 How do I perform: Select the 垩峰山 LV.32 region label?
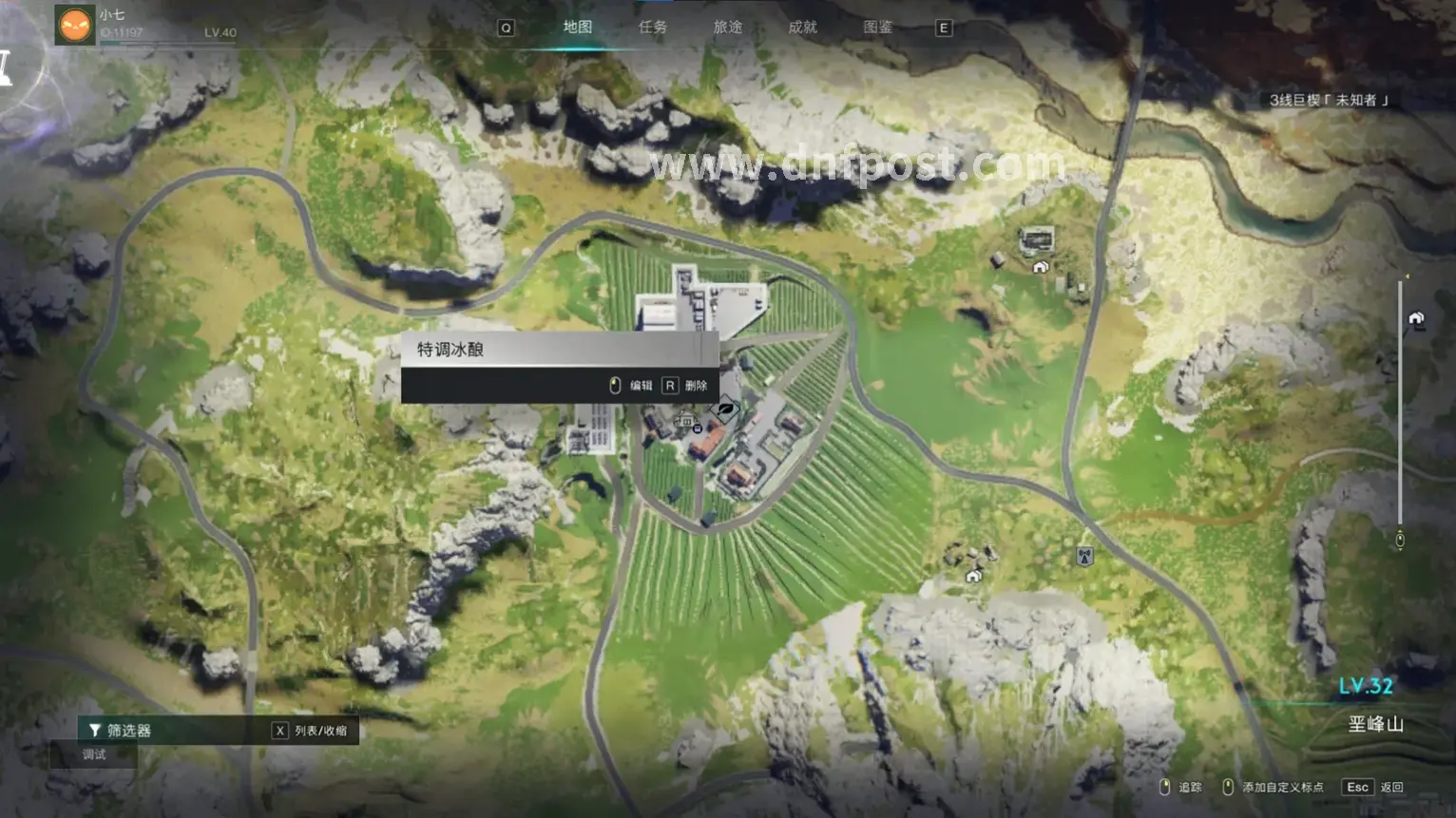1374,724
